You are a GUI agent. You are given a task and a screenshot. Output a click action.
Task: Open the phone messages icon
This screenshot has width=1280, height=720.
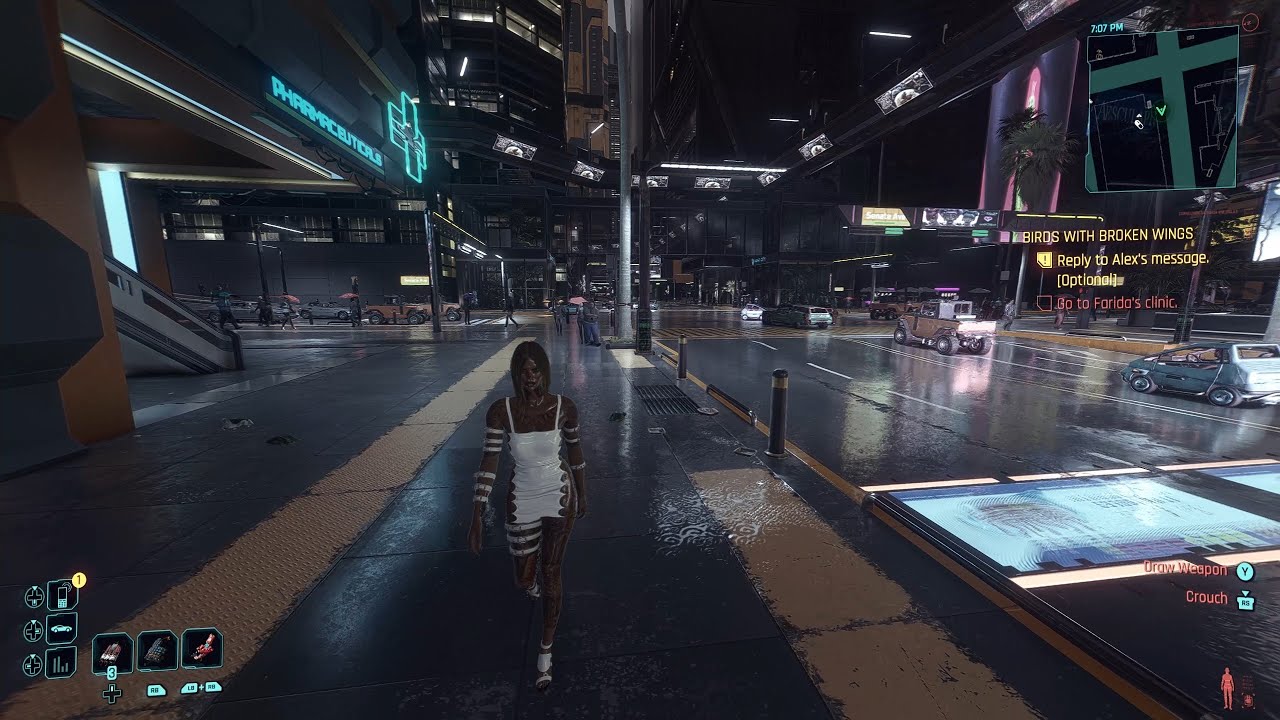(x=61, y=594)
